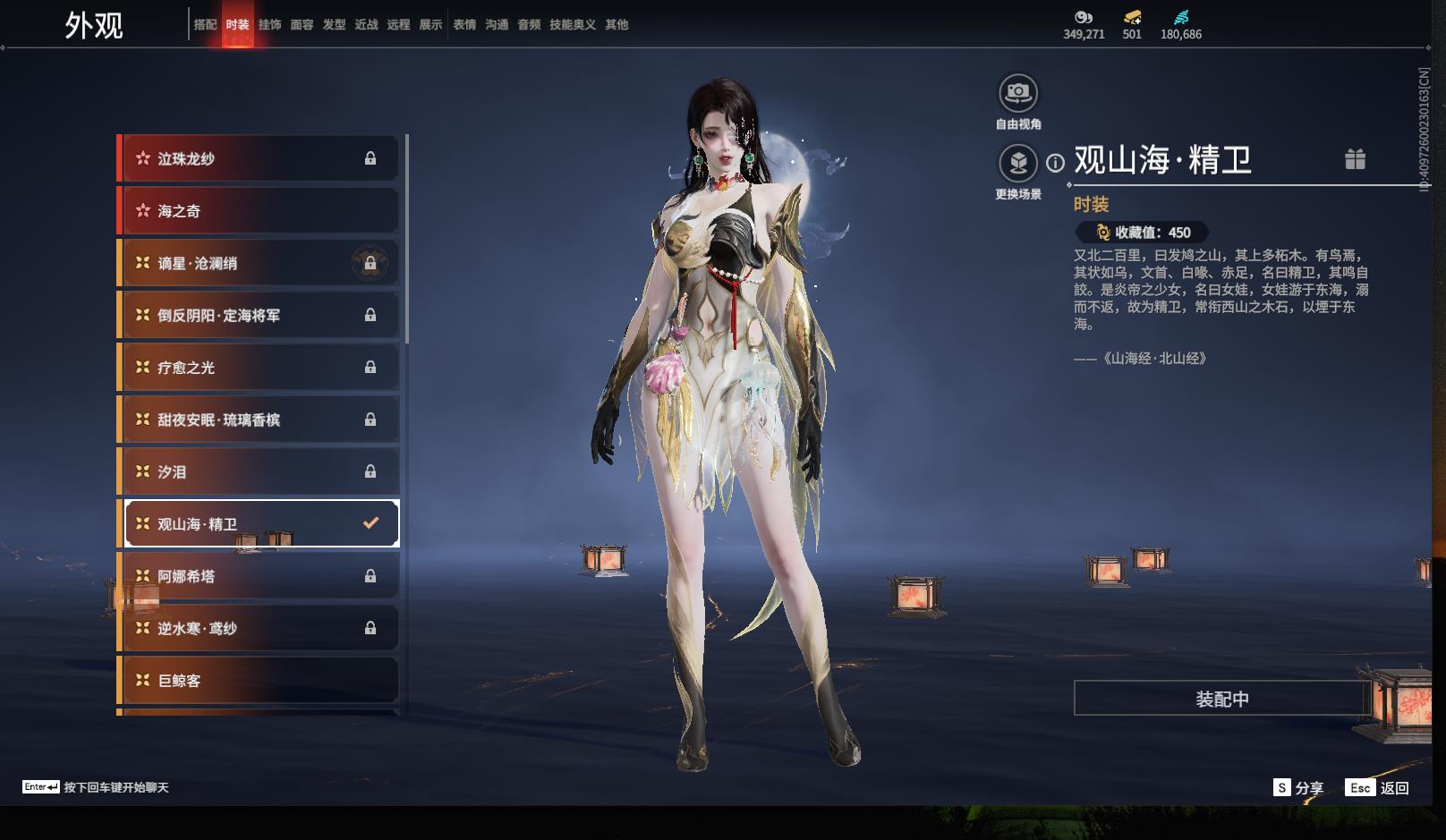The height and width of the screenshot is (840, 1446).
Task: Open the gift box icon beside outfit title
Action: click(1355, 159)
